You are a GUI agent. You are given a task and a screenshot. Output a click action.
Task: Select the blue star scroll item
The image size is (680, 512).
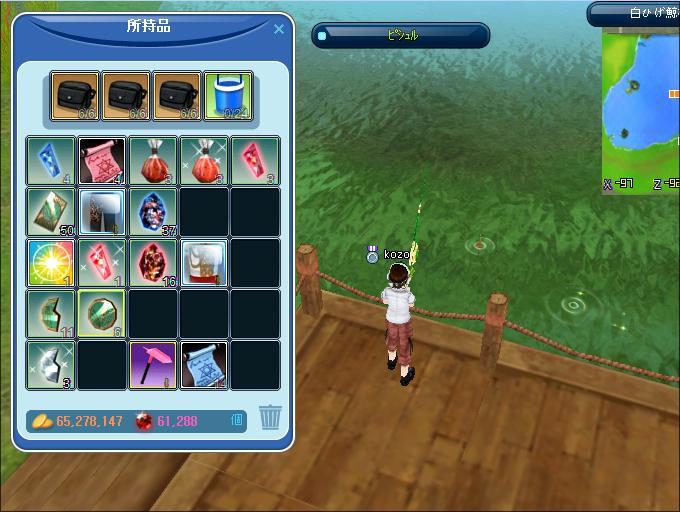[204, 365]
